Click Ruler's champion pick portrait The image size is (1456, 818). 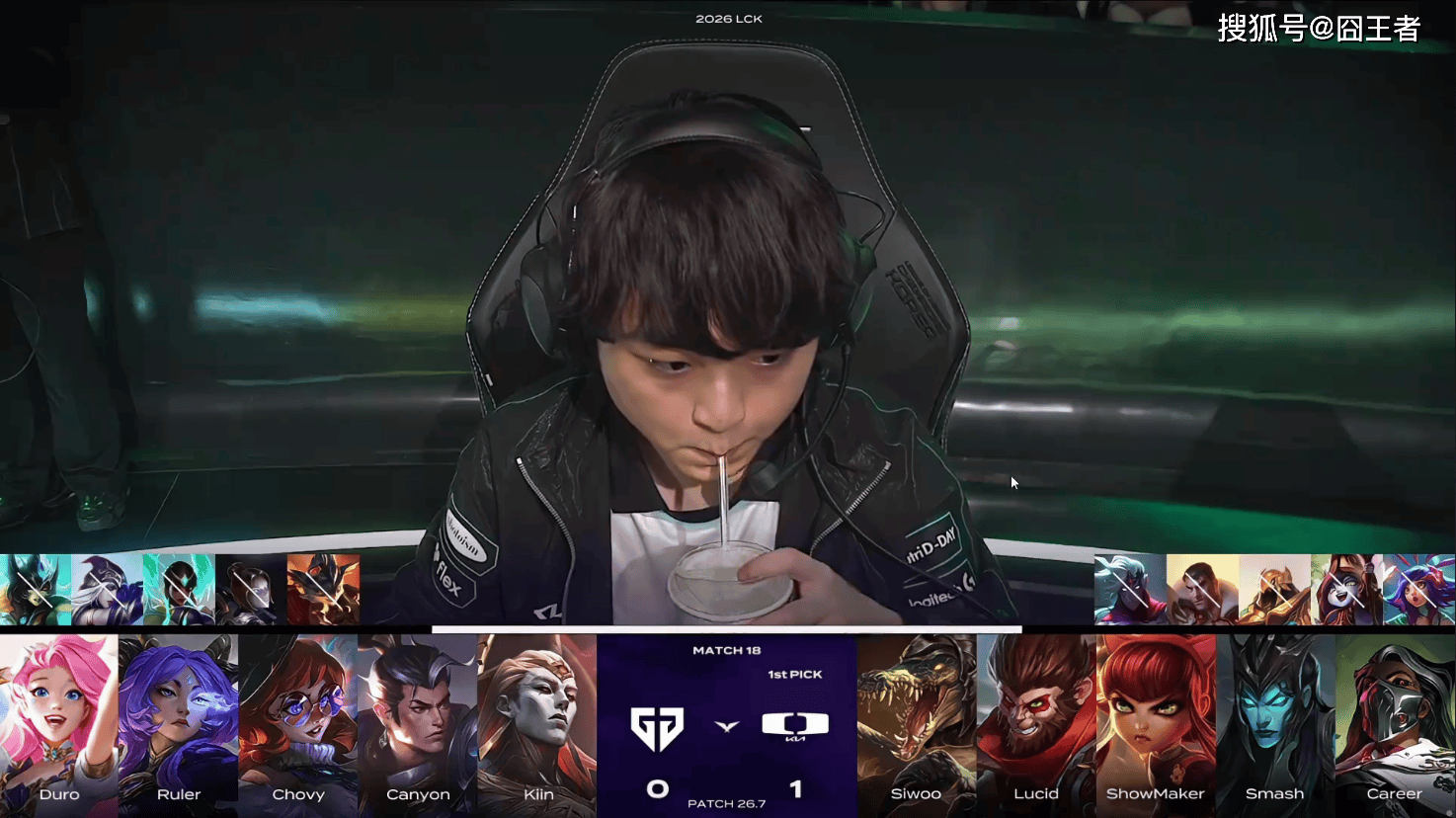pos(179,723)
